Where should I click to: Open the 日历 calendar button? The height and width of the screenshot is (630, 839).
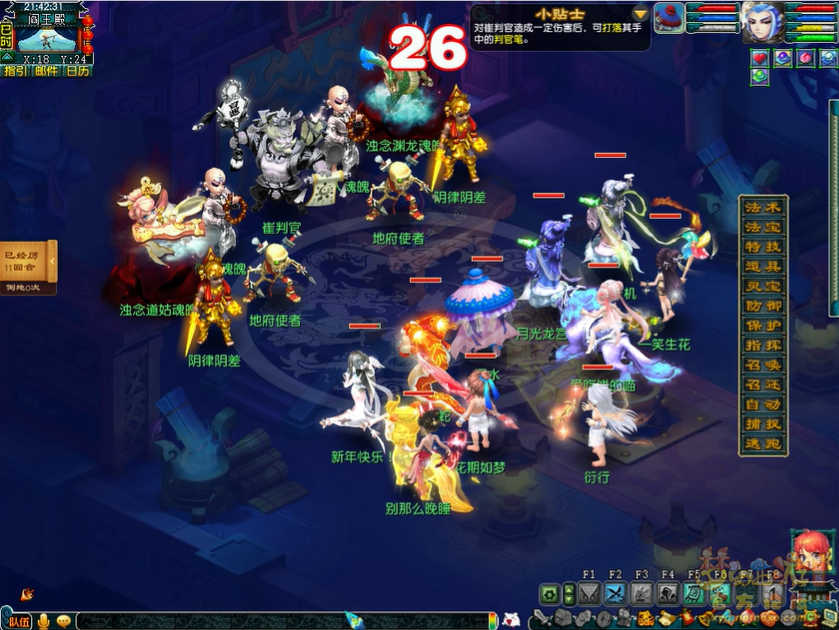pos(77,71)
